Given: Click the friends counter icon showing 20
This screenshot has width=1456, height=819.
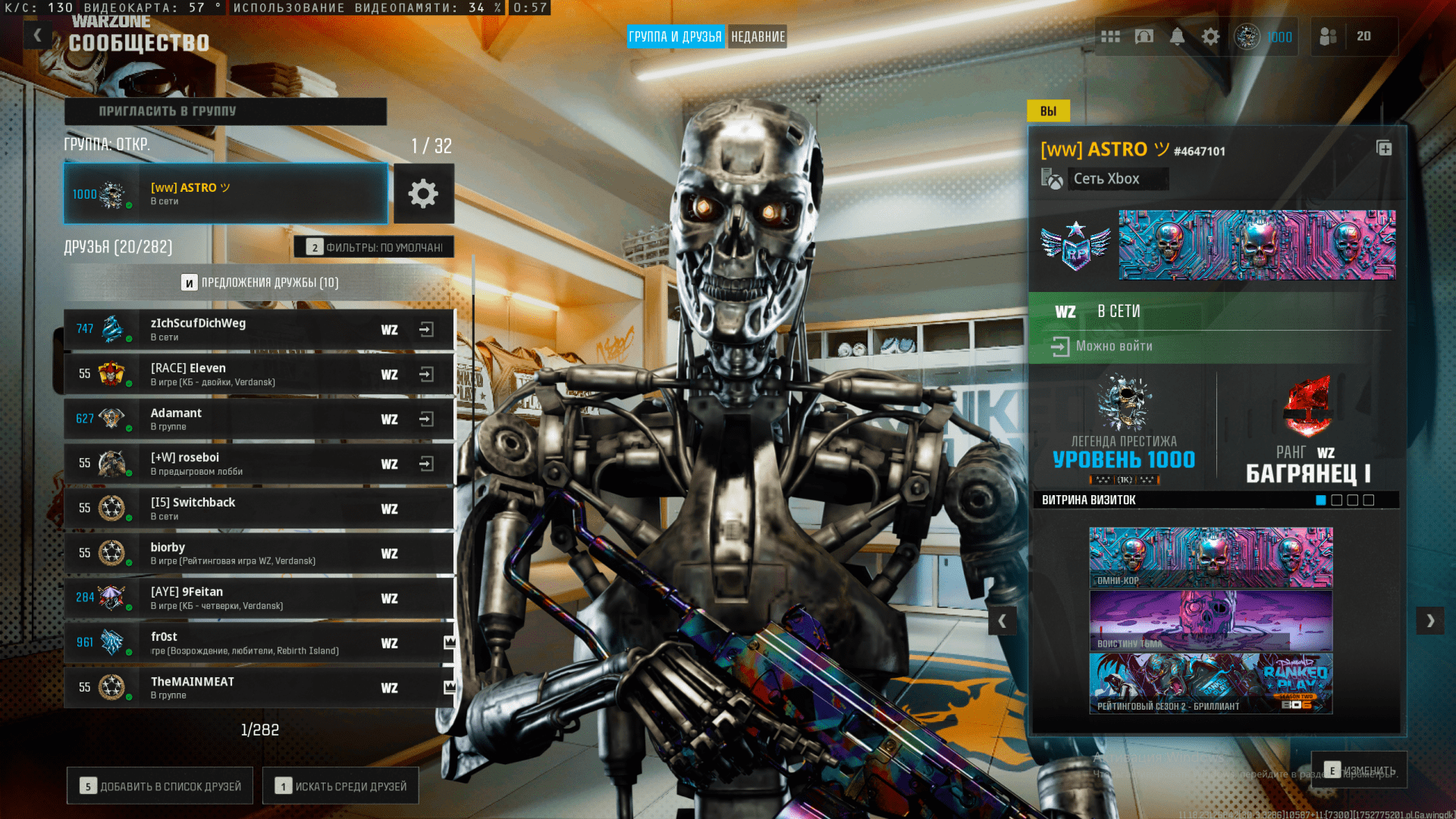Looking at the screenshot, I should [1329, 36].
